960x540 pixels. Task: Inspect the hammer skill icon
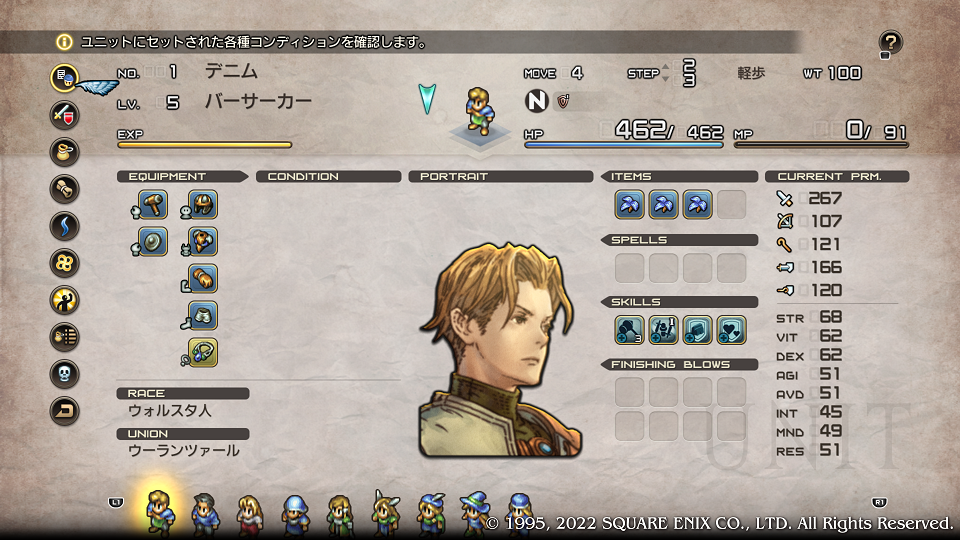[629, 328]
